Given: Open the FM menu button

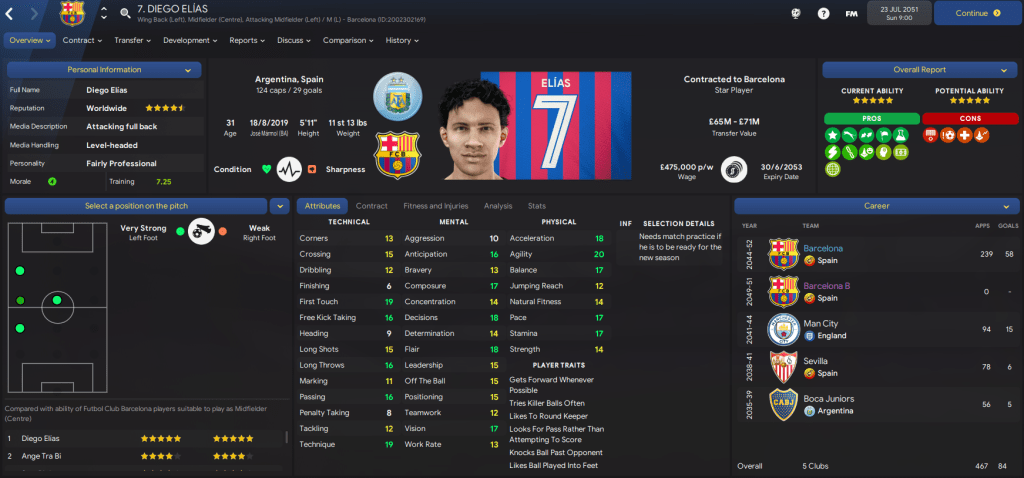Looking at the screenshot, I should coord(851,13).
